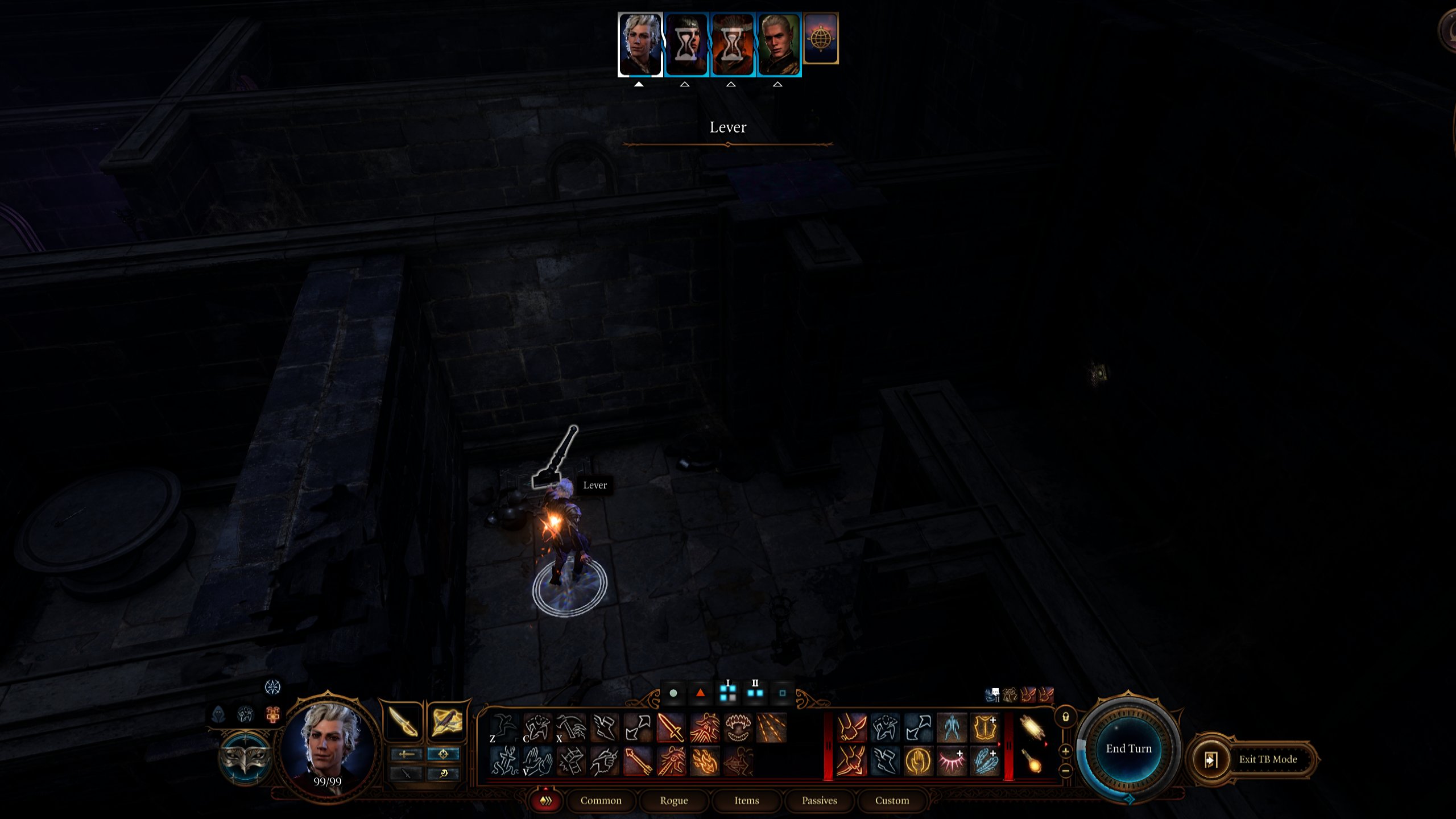Click the globe card in turn order

[x=820, y=39]
